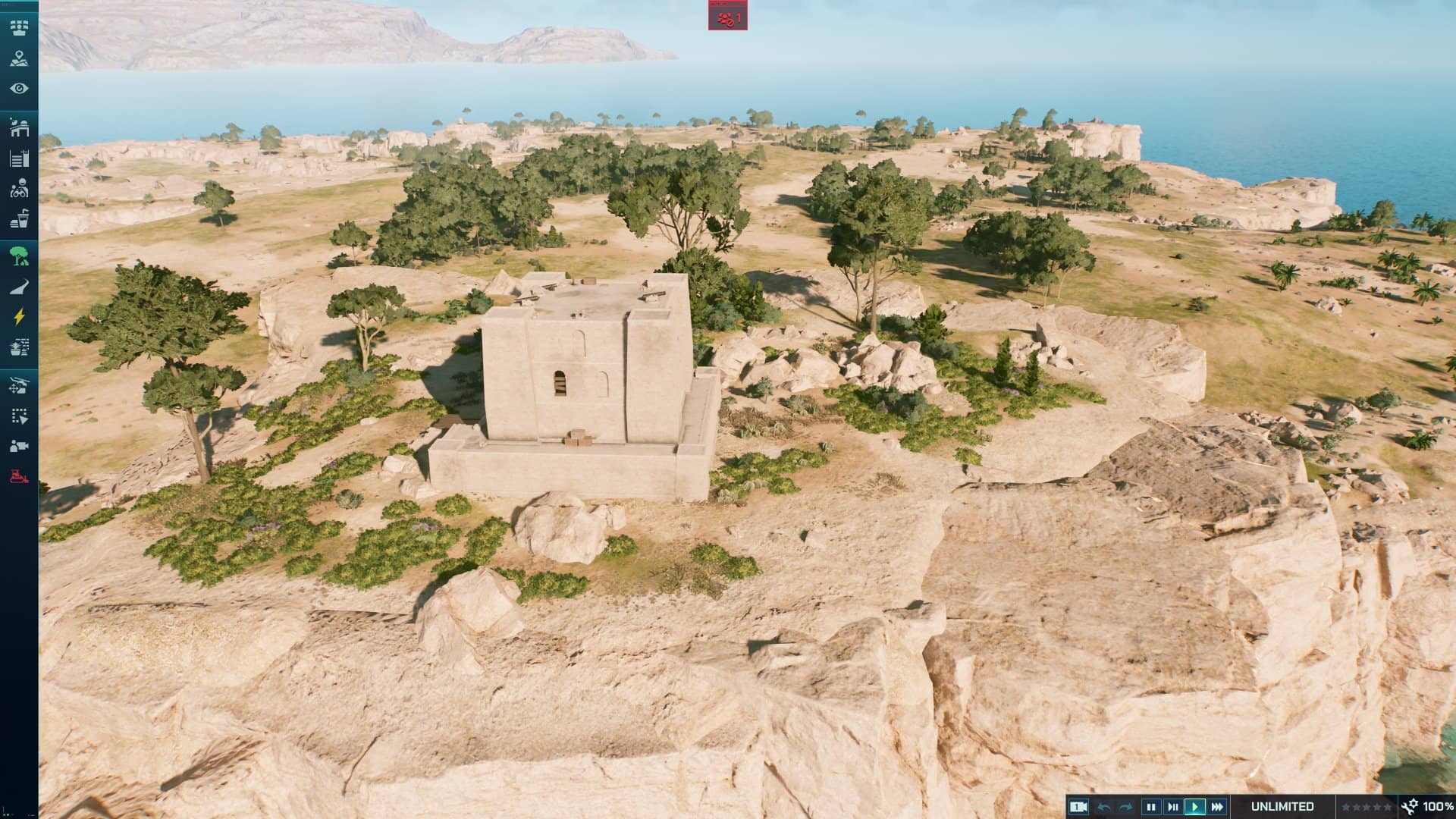This screenshot has width=1456, height=819.
Task: Open the visitor camera mode
Action: tap(19, 446)
